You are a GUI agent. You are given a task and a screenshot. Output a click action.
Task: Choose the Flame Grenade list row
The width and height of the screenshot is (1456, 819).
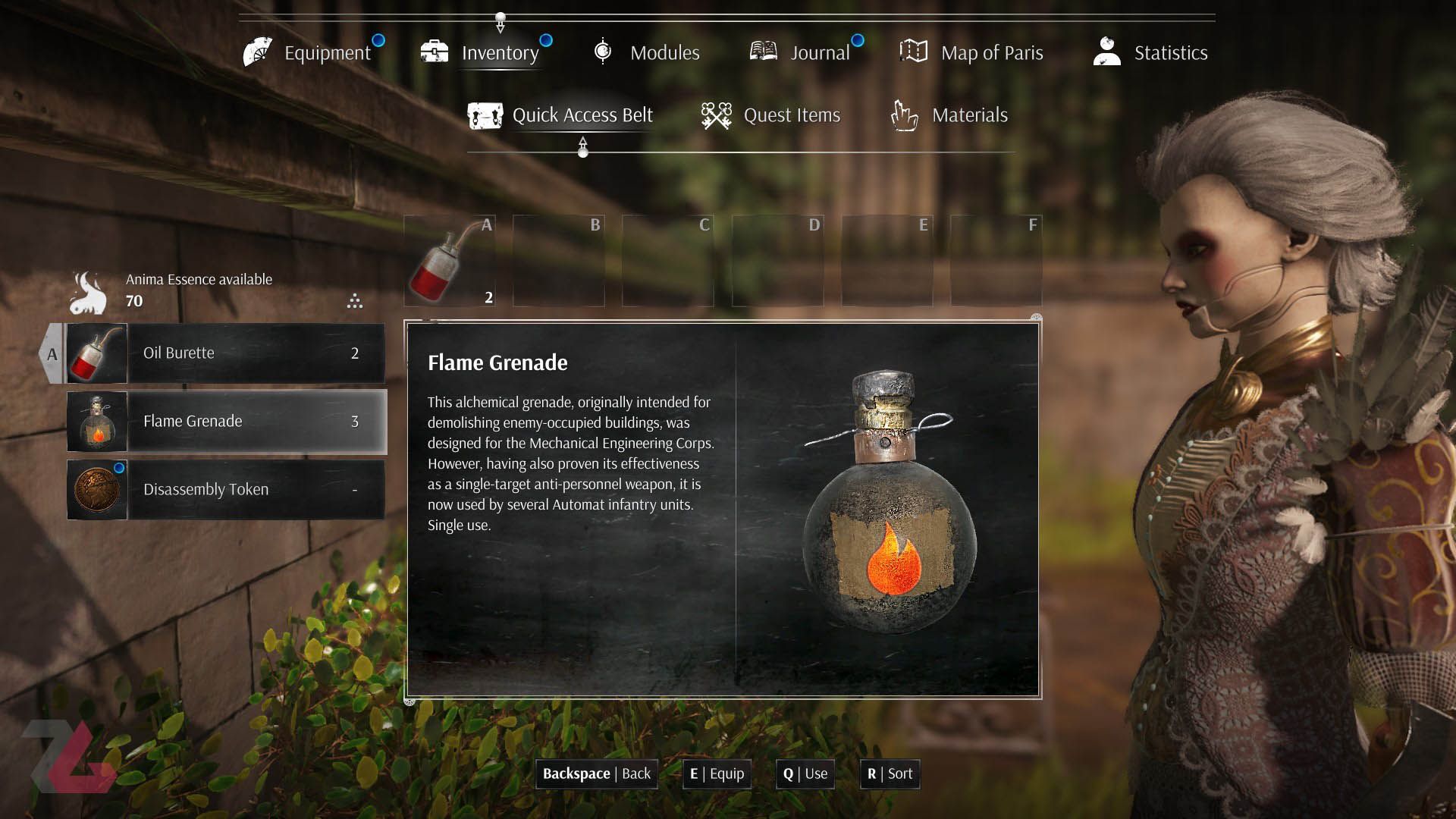(225, 422)
